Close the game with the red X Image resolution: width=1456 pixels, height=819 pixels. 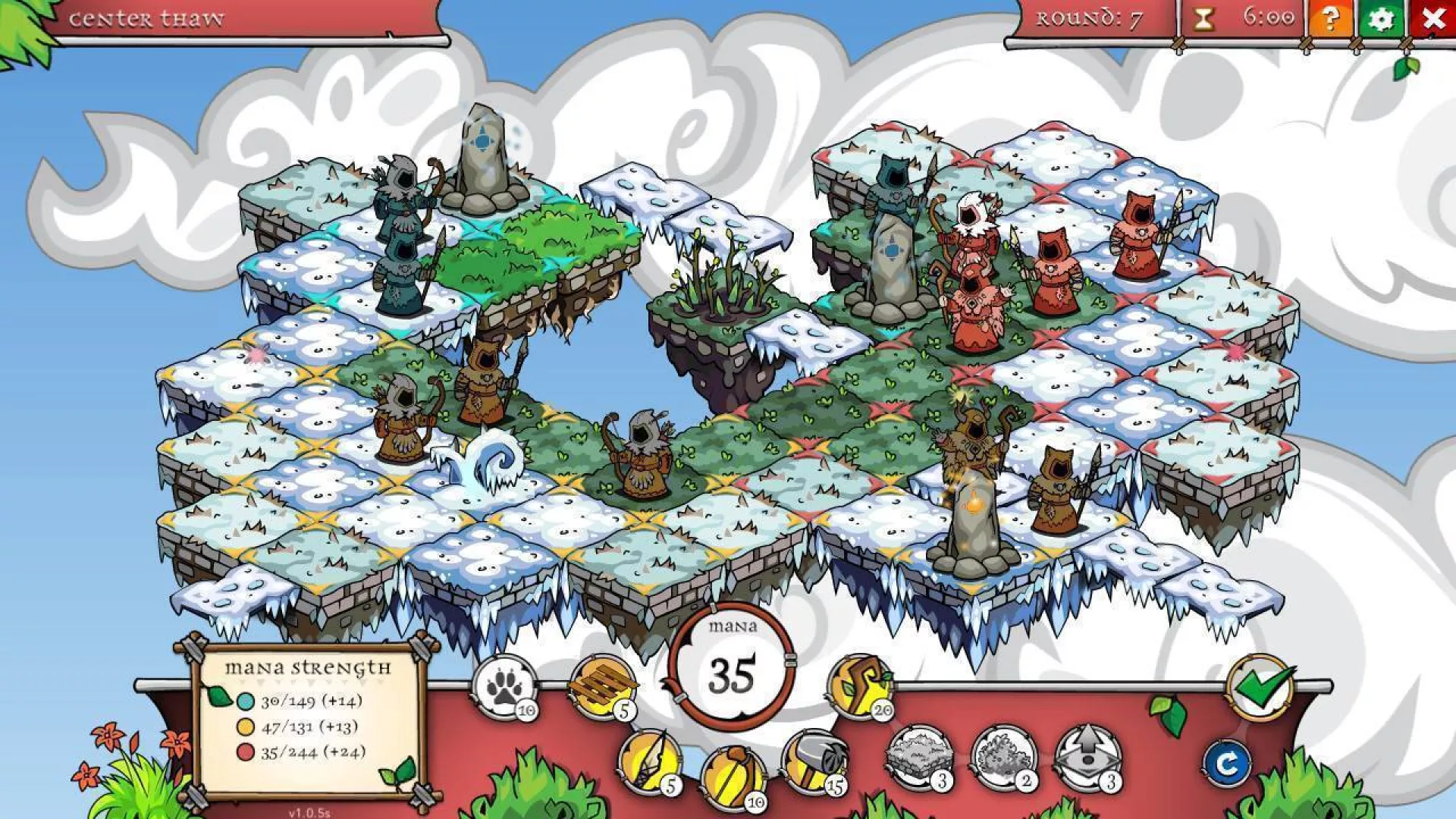pos(1432,19)
